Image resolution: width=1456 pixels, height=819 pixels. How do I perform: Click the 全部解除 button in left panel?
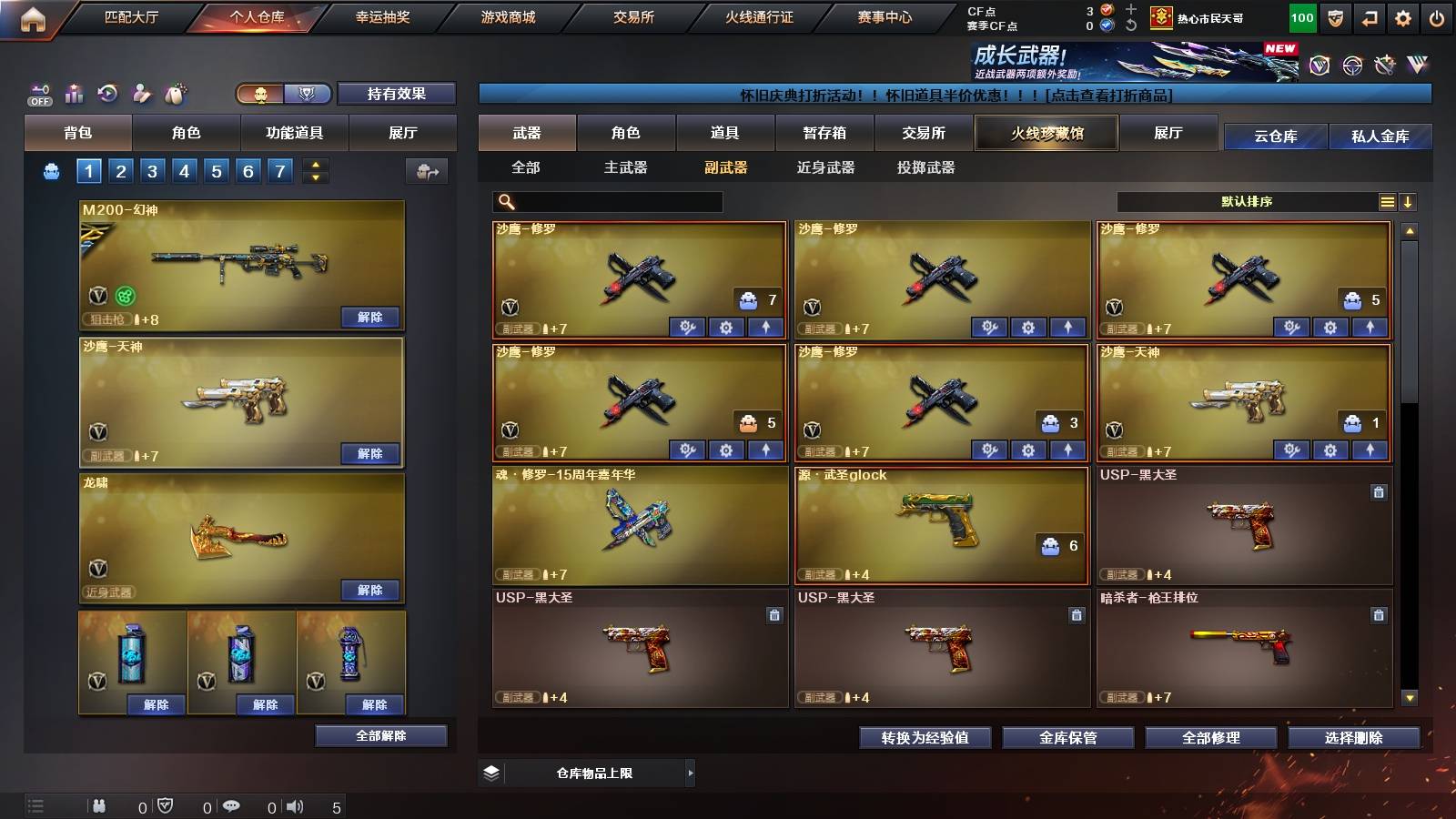[379, 735]
